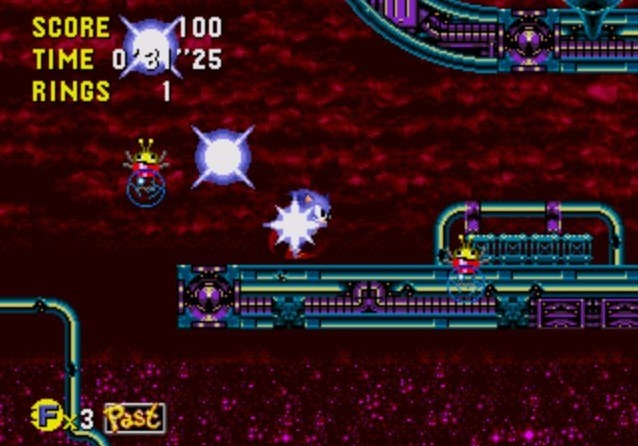Click the lives counter face icon
This screenshot has height=446, width=638.
click(43, 413)
